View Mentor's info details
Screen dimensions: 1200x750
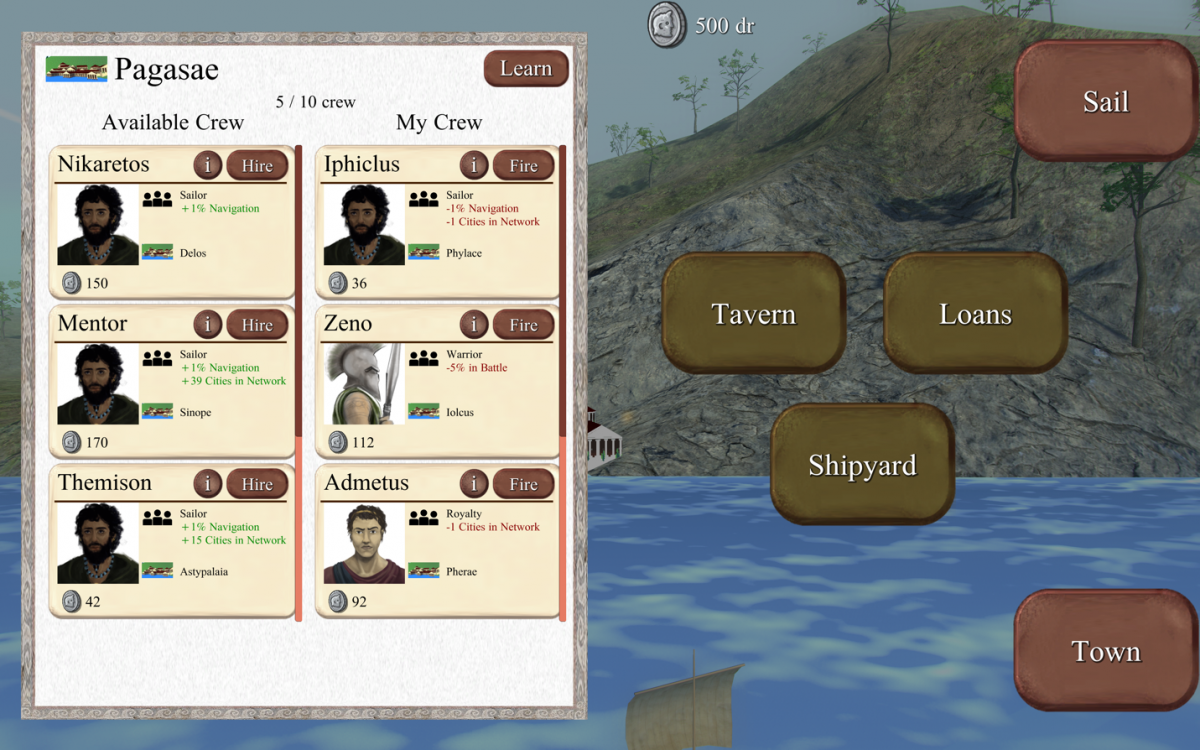[207, 325]
